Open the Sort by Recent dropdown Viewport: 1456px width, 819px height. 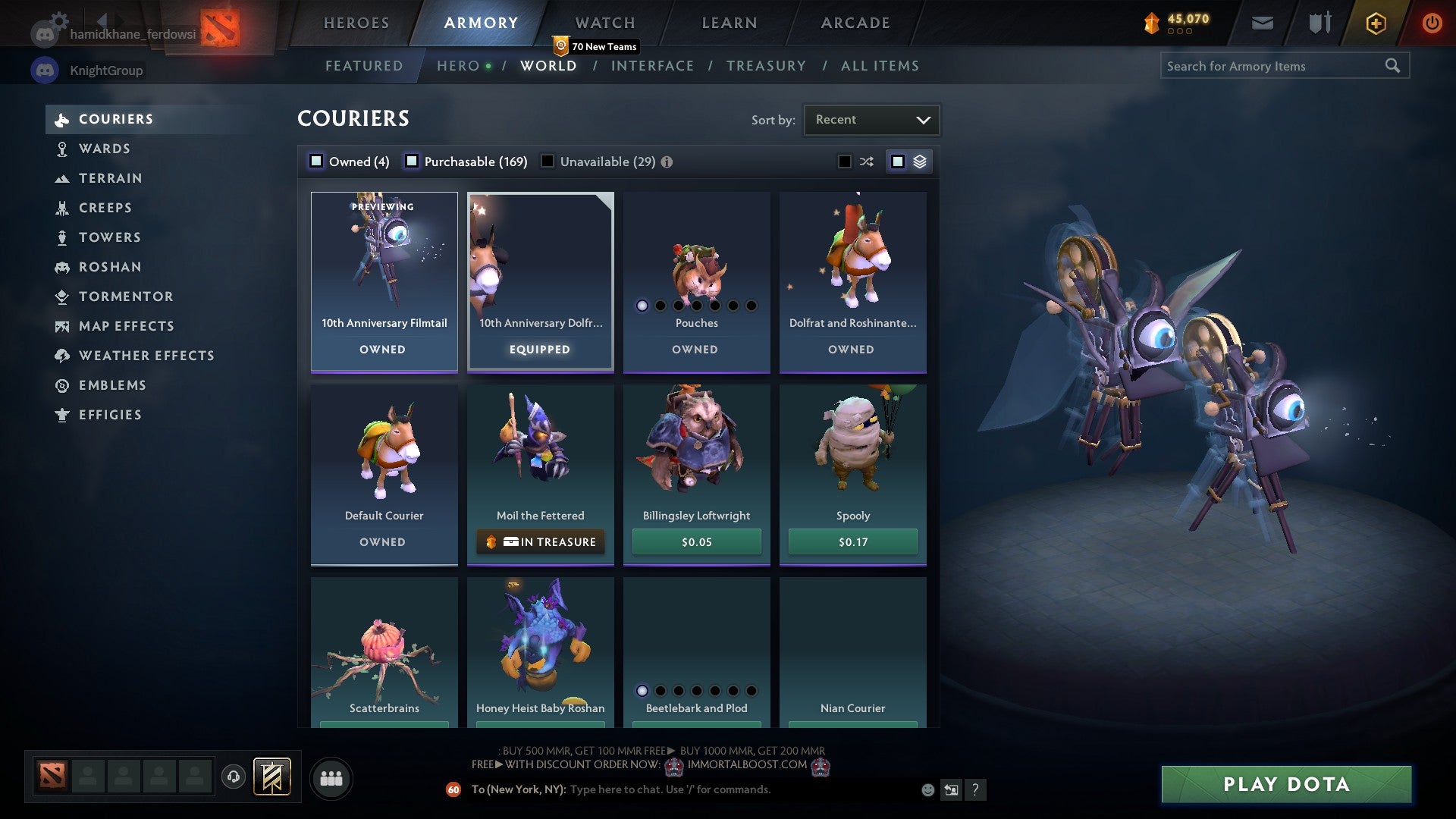coord(871,119)
